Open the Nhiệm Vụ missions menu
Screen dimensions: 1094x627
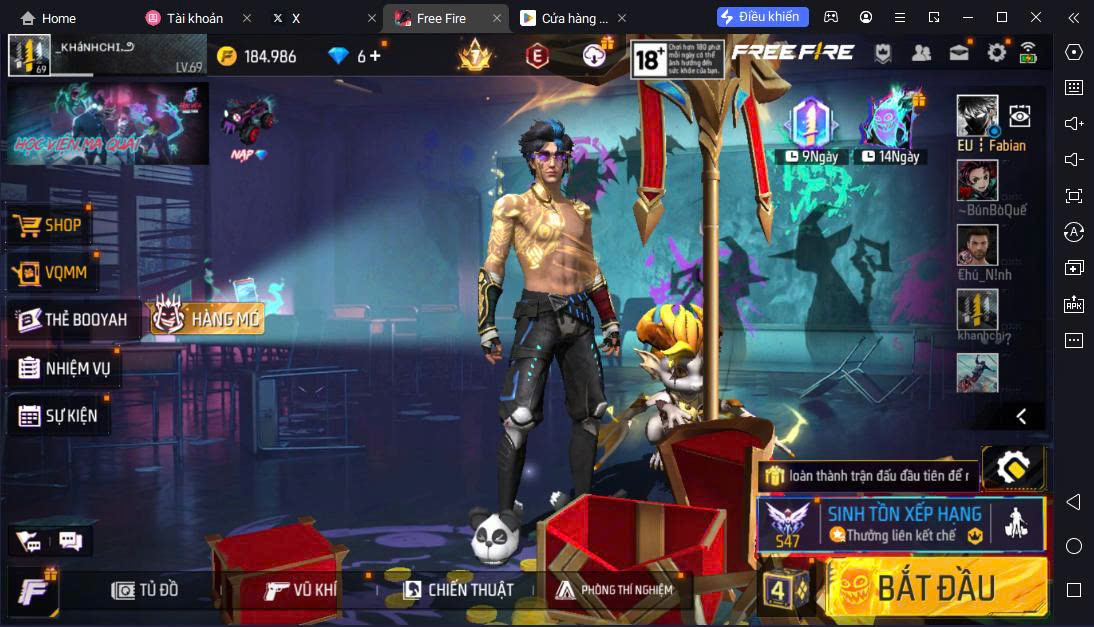65,368
